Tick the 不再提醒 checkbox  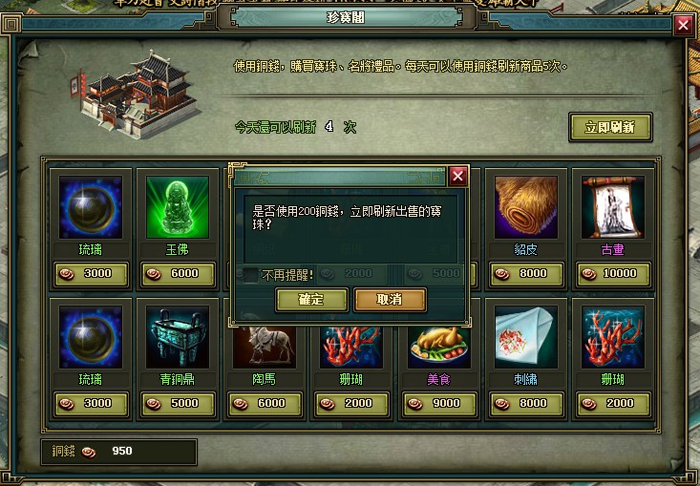point(250,274)
